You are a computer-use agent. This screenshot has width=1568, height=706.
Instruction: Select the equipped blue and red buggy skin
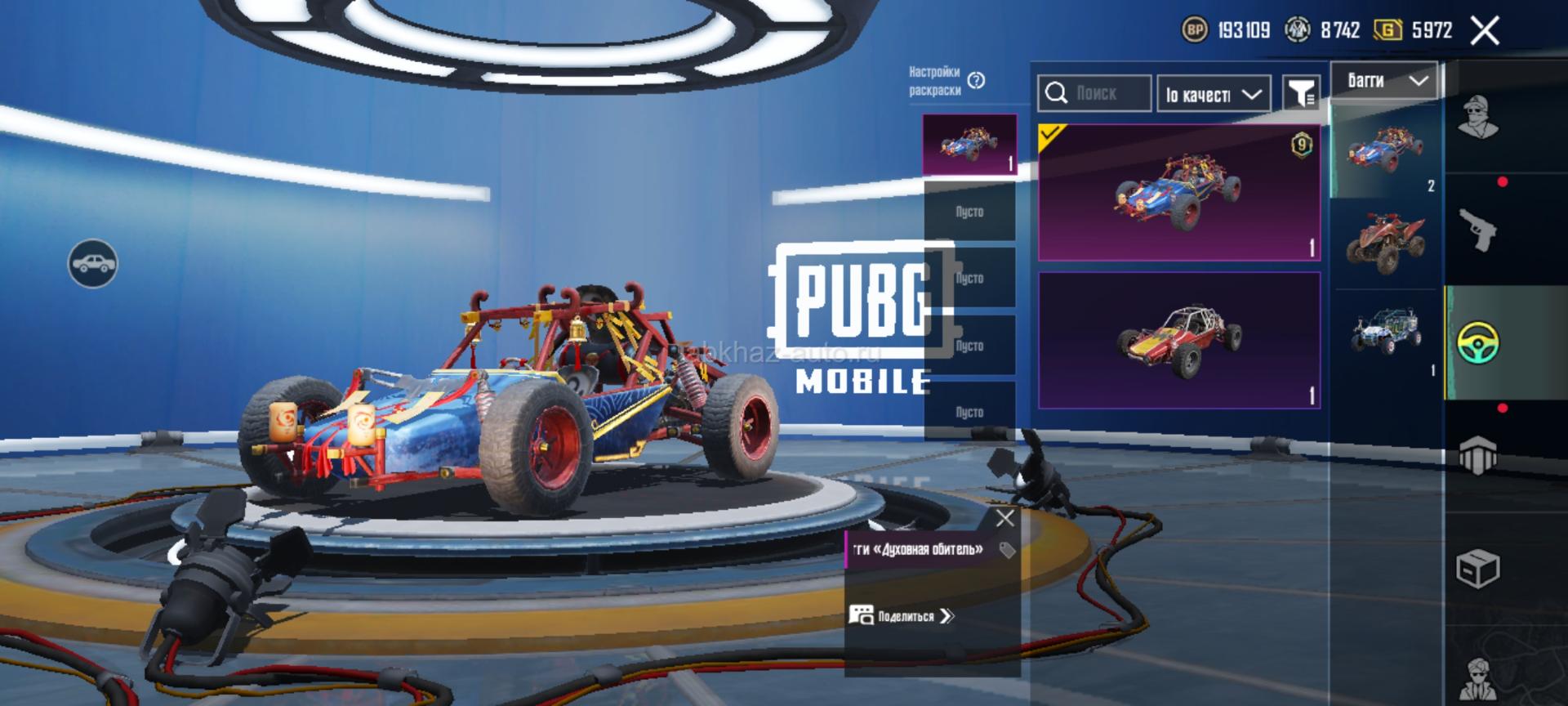point(1178,193)
